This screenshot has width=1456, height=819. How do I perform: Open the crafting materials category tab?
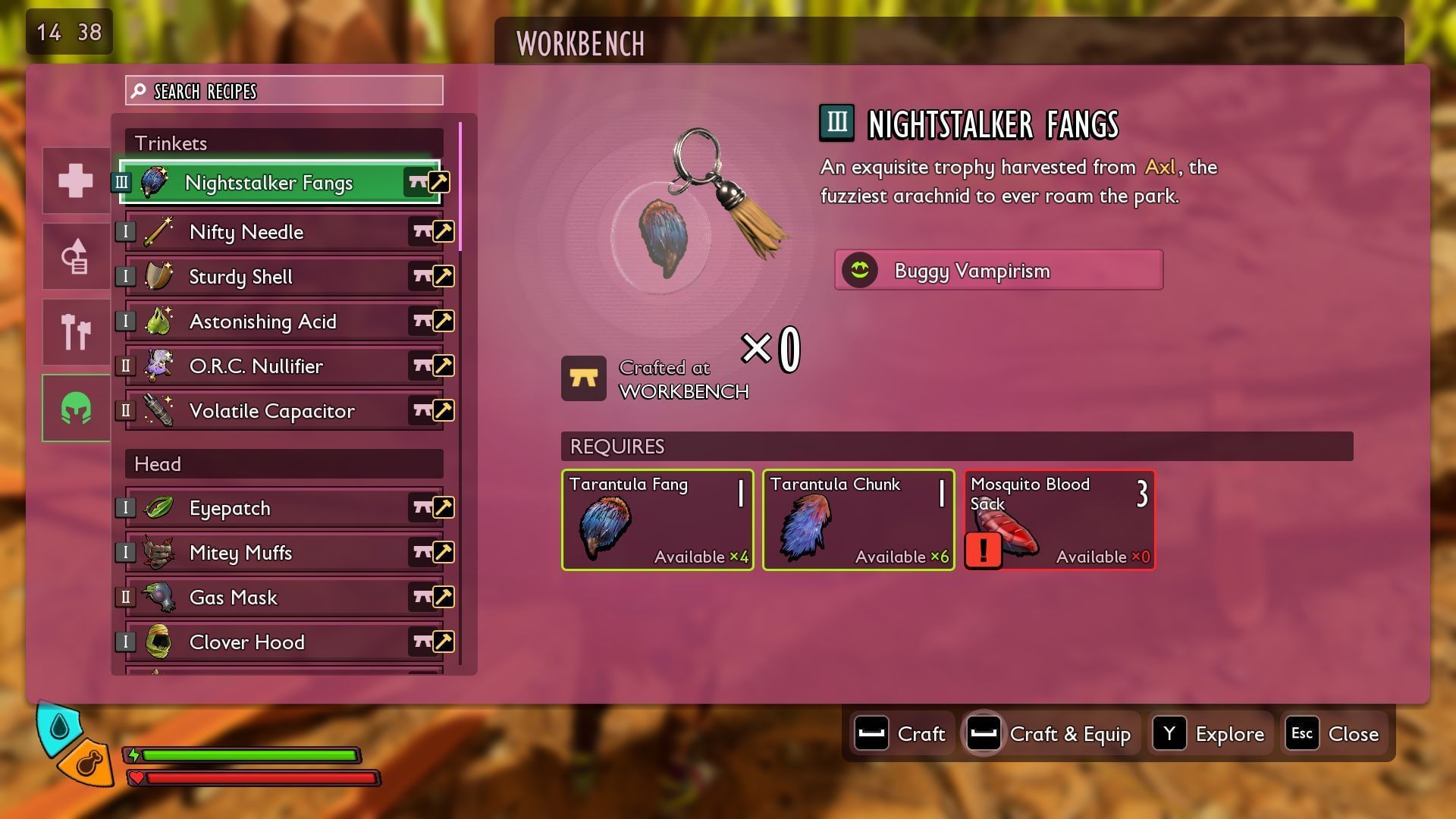point(76,256)
